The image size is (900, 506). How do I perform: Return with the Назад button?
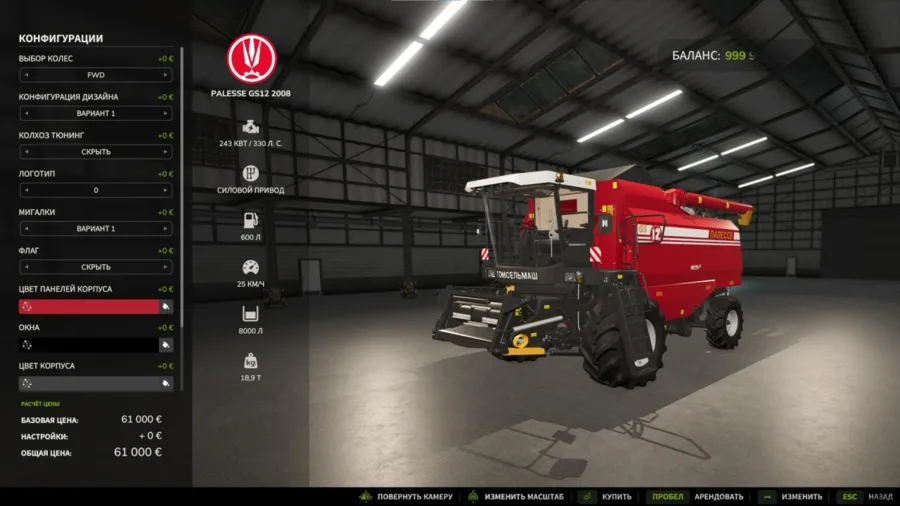click(x=866, y=496)
